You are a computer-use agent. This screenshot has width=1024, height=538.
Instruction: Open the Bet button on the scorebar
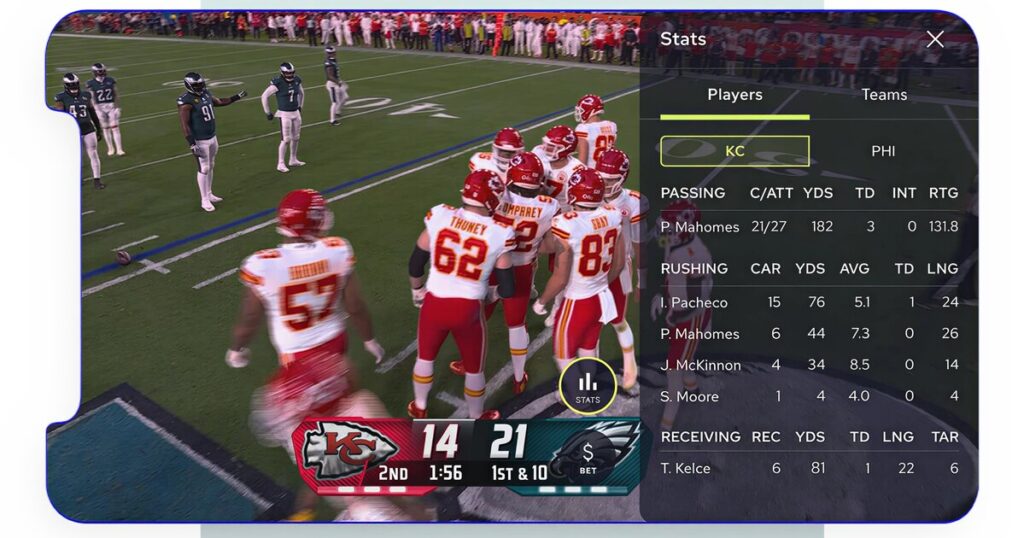pos(588,457)
